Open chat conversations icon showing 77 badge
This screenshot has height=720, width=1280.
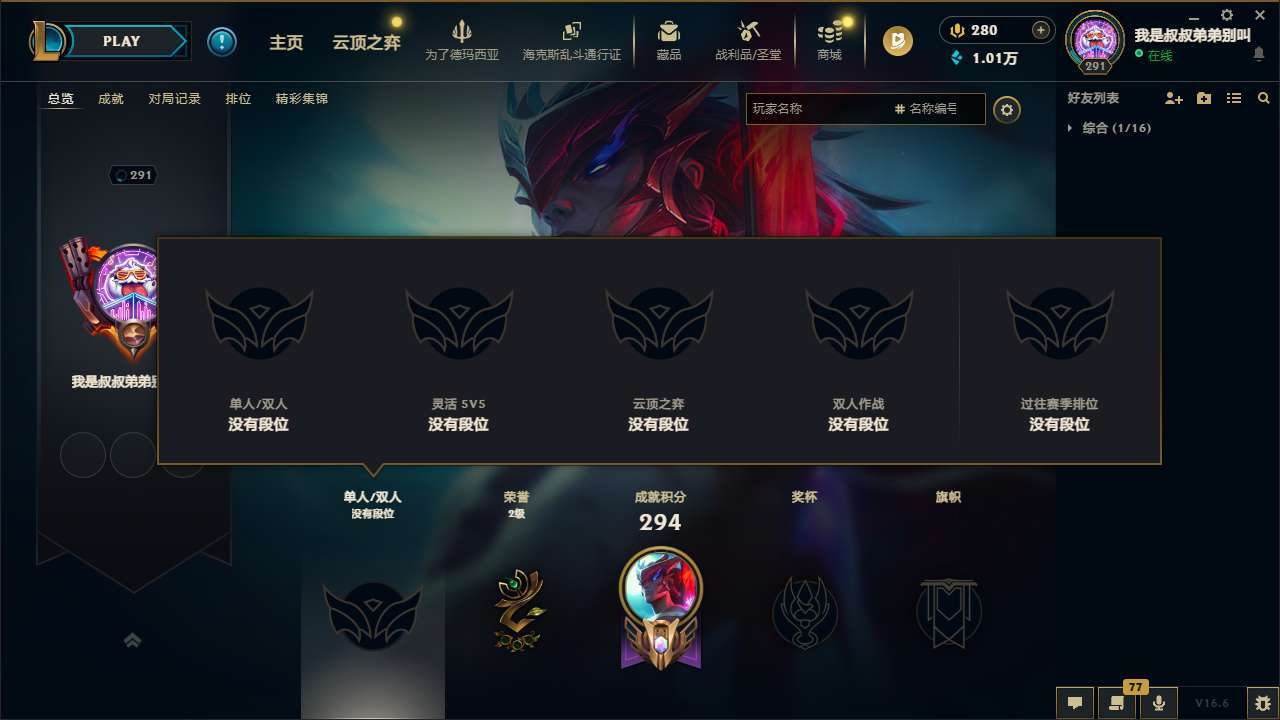(x=1115, y=703)
